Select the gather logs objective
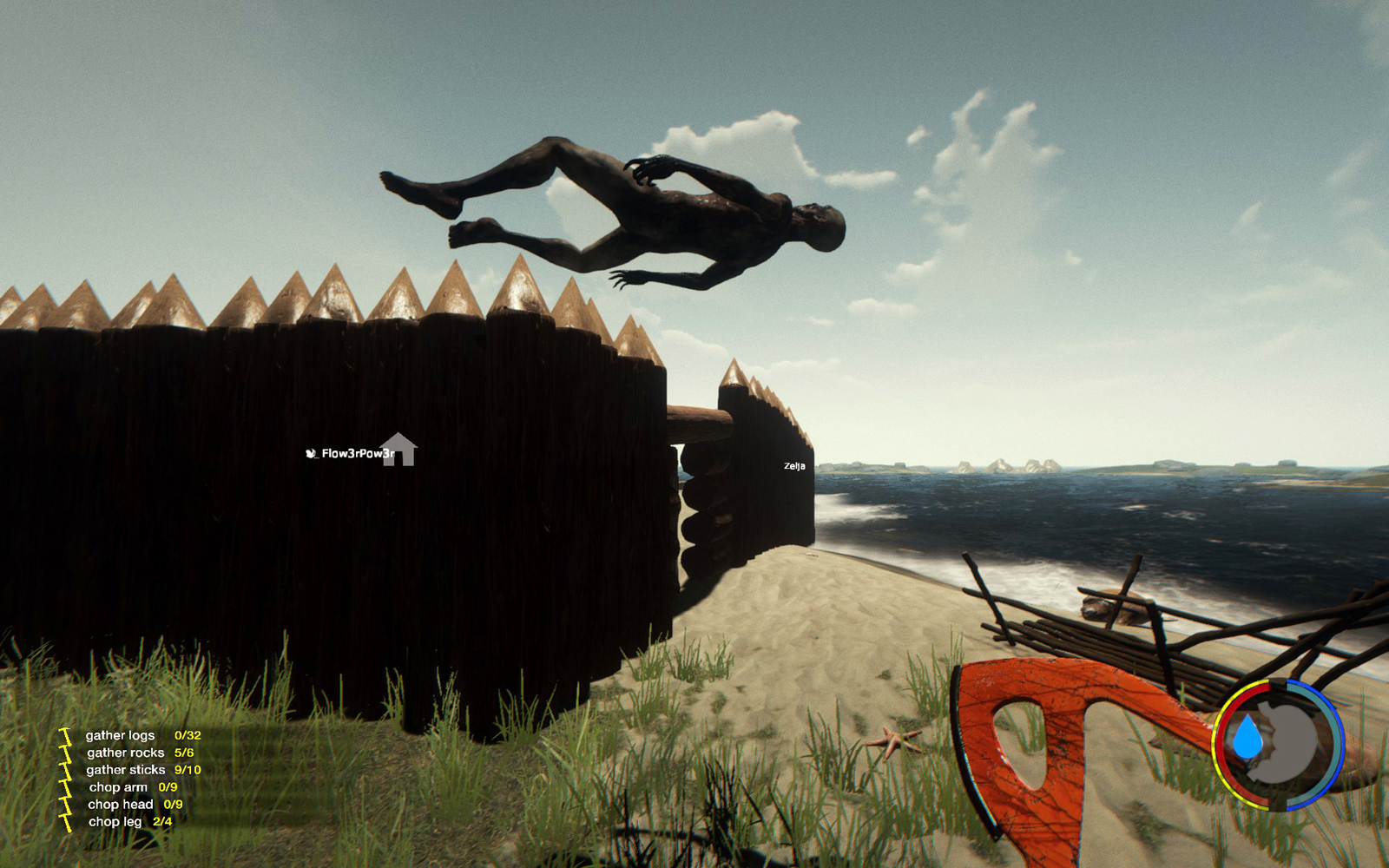 click(121, 735)
